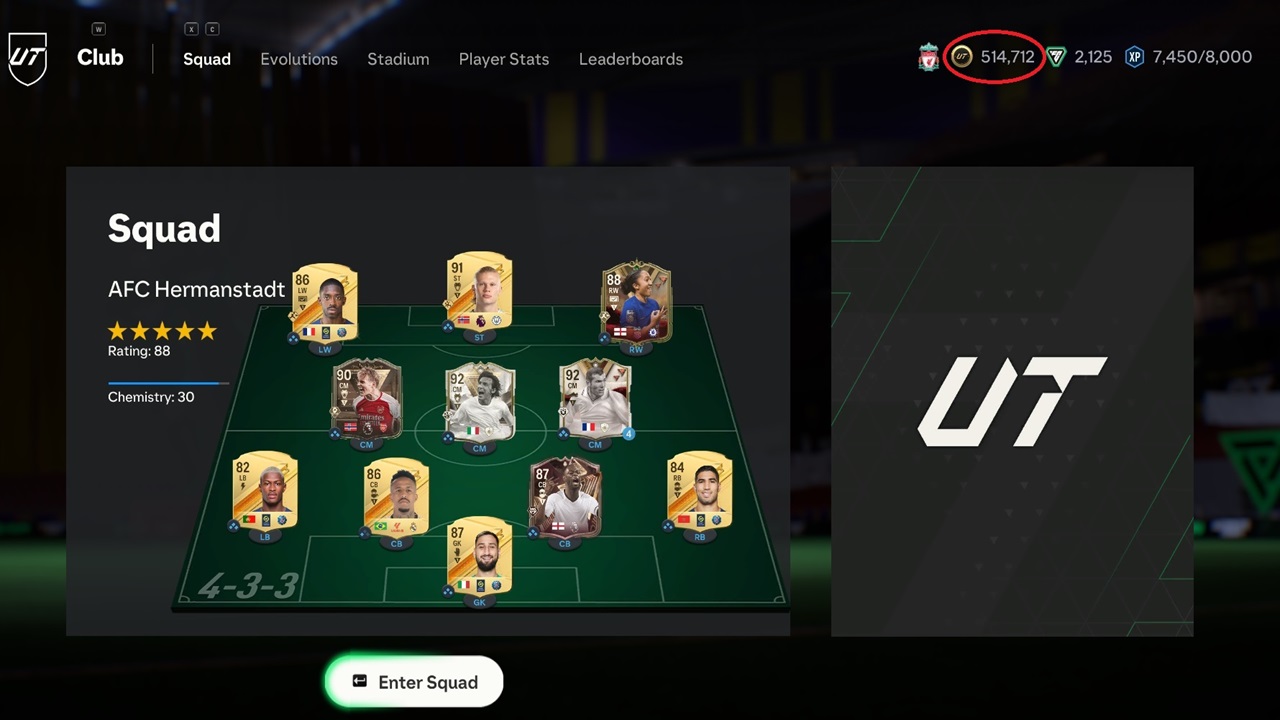1280x720 pixels.
Task: Open the Leaderboards tab
Action: pos(631,59)
